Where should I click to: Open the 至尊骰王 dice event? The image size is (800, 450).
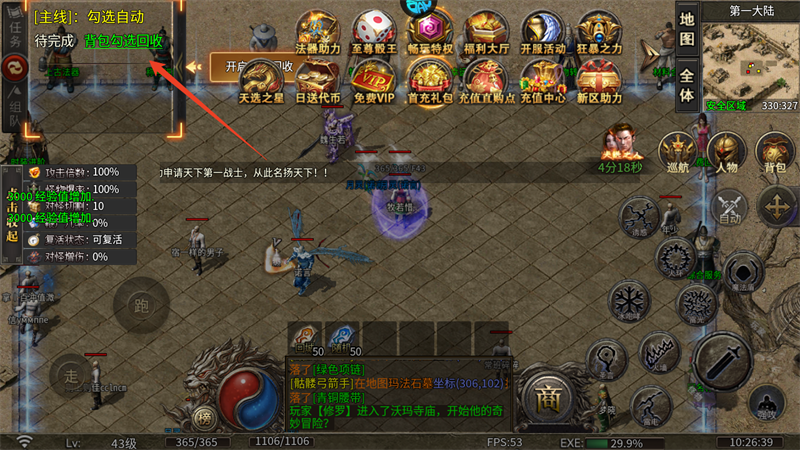click(x=374, y=28)
